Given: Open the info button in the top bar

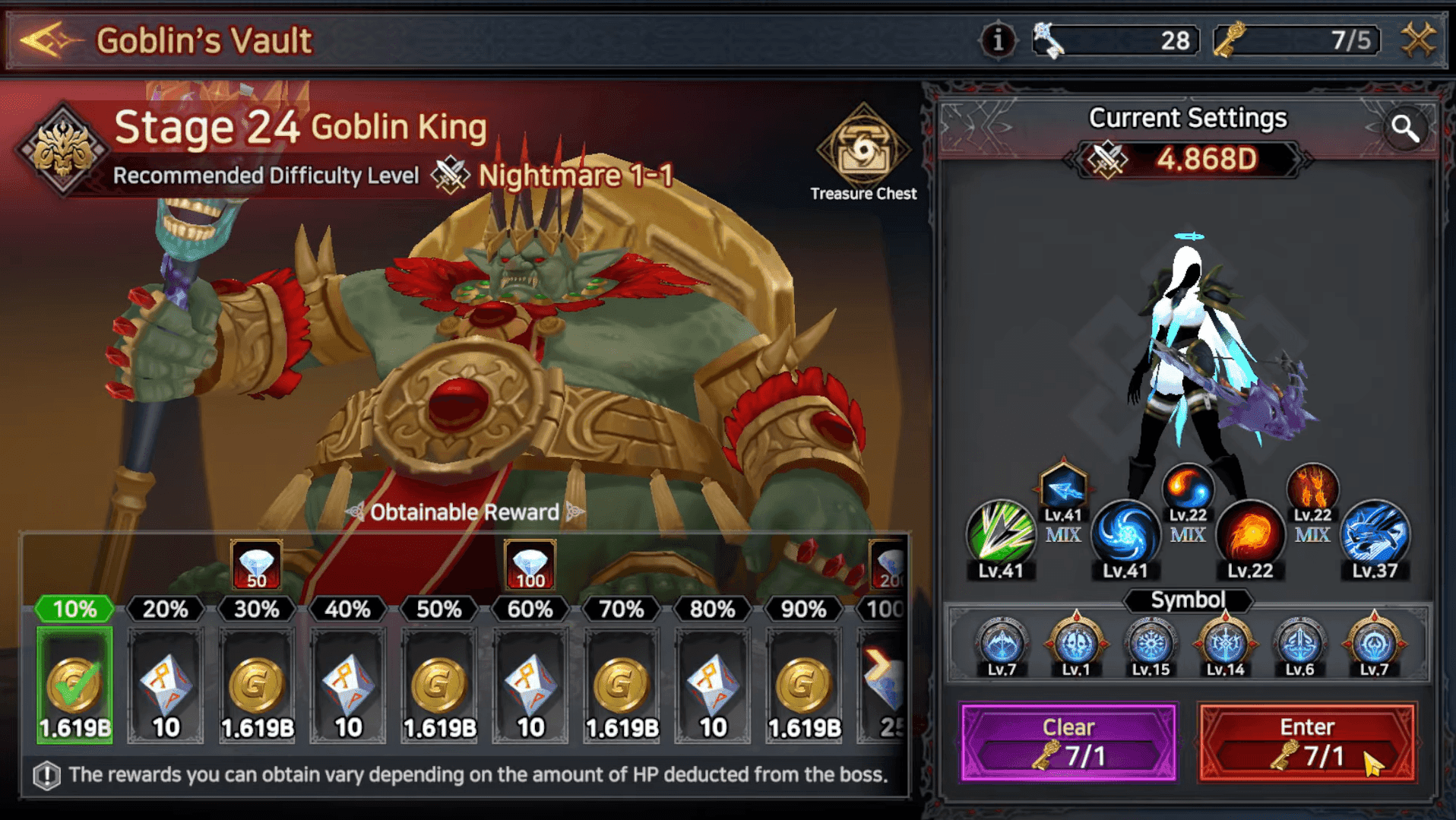Looking at the screenshot, I should click(998, 40).
